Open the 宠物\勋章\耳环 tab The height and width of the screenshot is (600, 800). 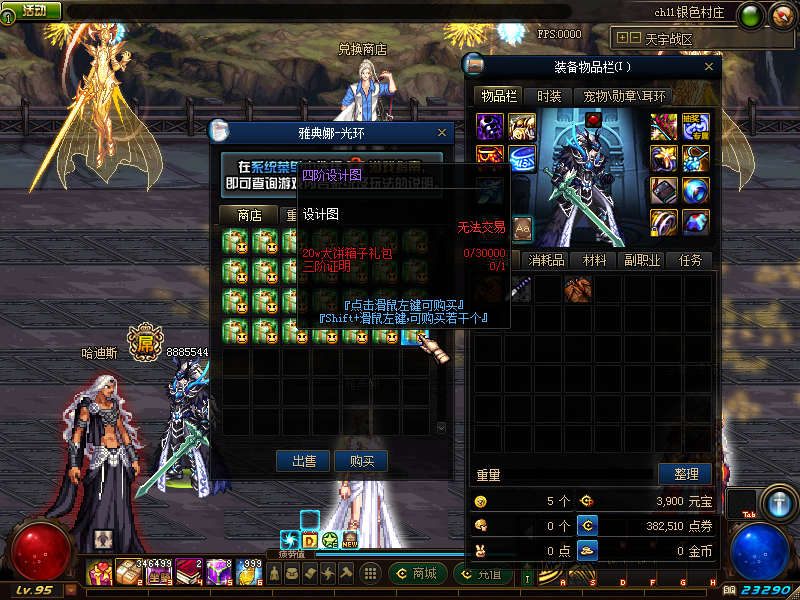pyautogui.click(x=625, y=96)
